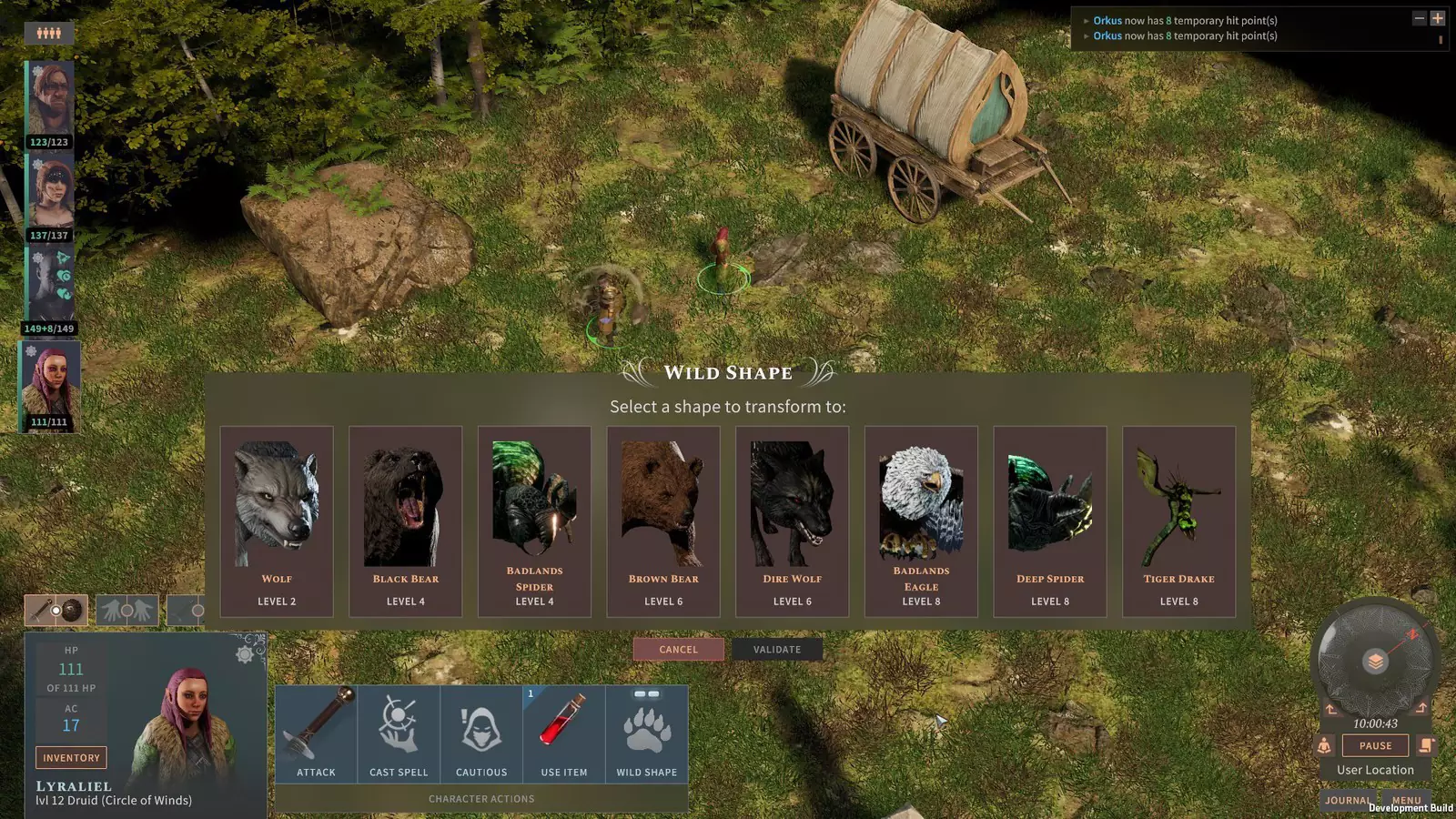The width and height of the screenshot is (1456, 819).
Task: Open Lyraliel's Inventory
Action: (x=71, y=758)
